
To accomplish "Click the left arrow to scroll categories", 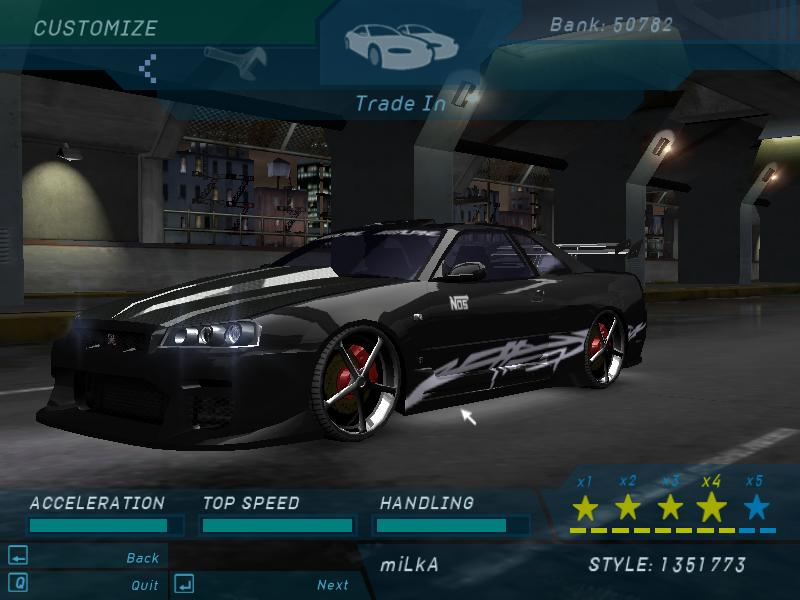I will (x=148, y=68).
